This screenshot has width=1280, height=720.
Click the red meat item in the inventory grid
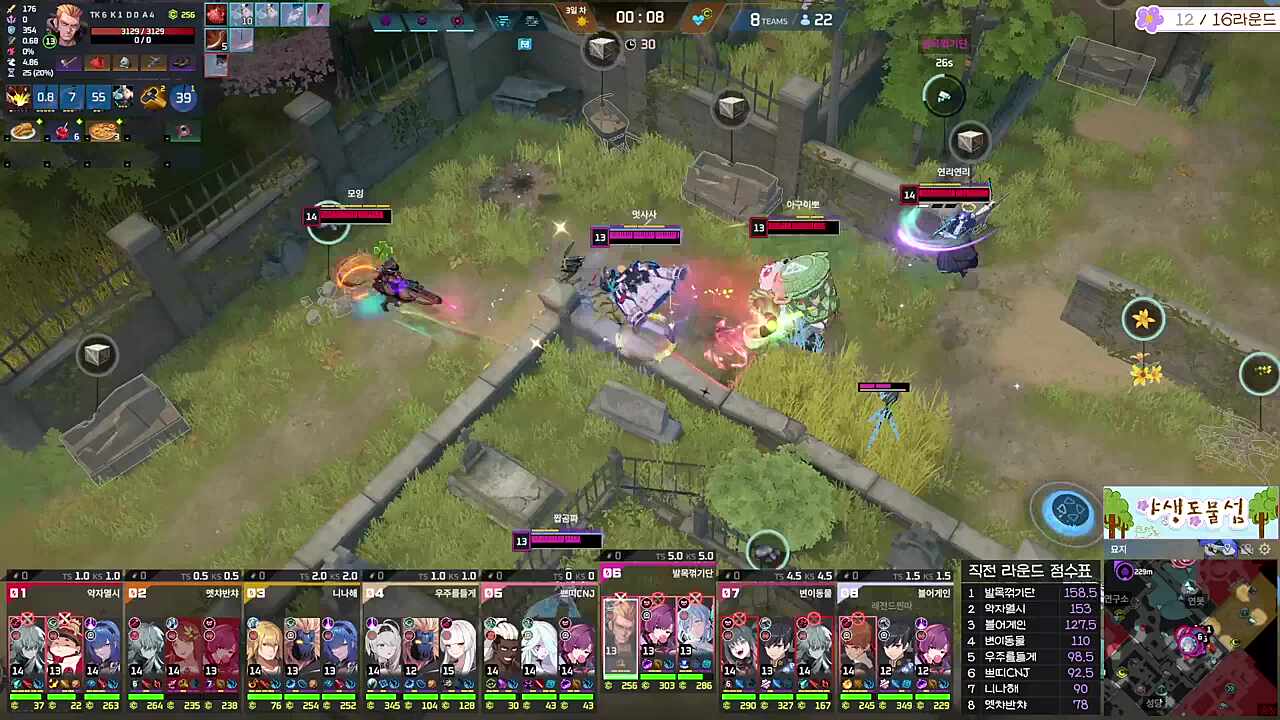click(x=216, y=15)
